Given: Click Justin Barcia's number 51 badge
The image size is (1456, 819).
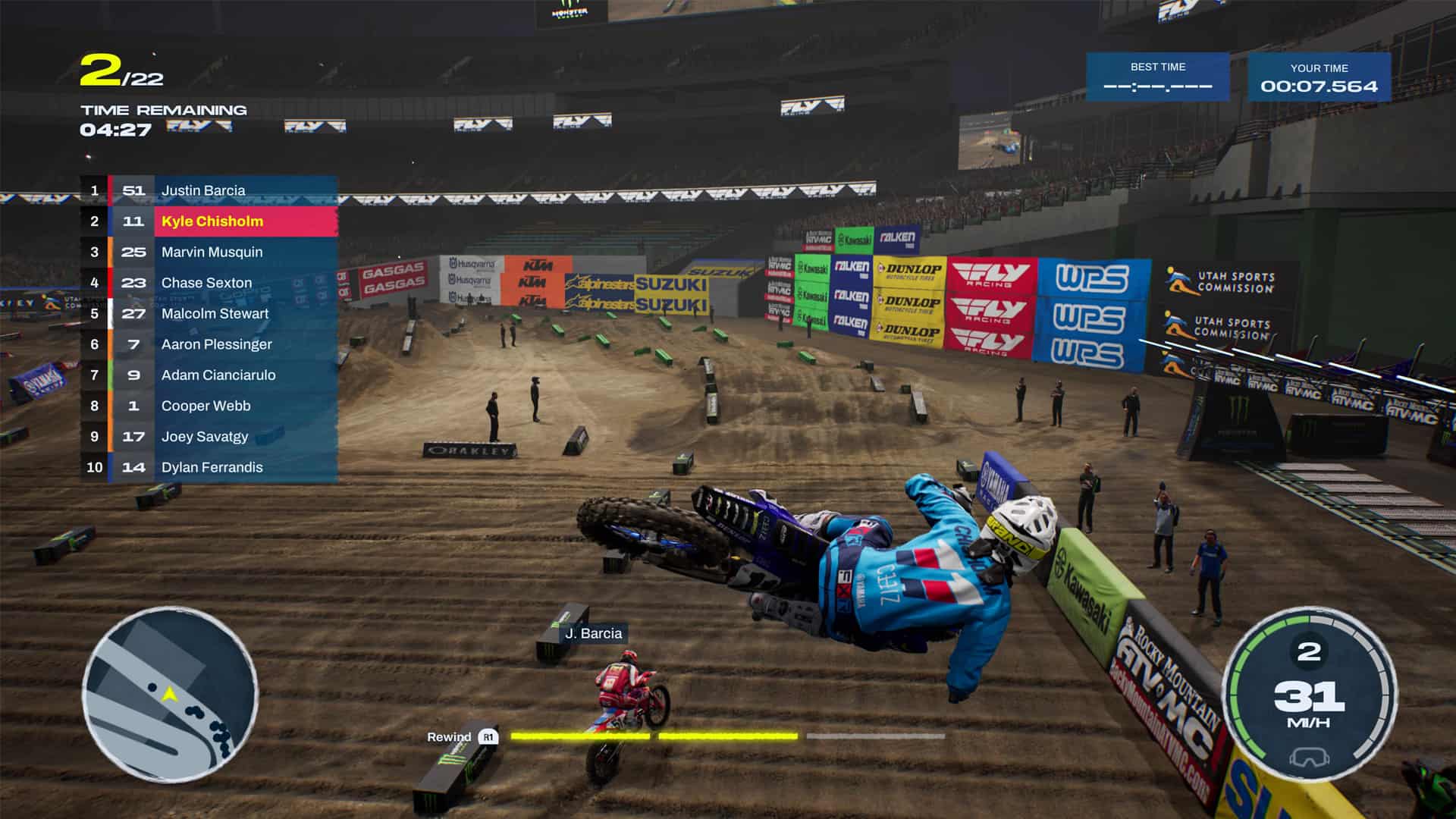Looking at the screenshot, I should point(133,190).
